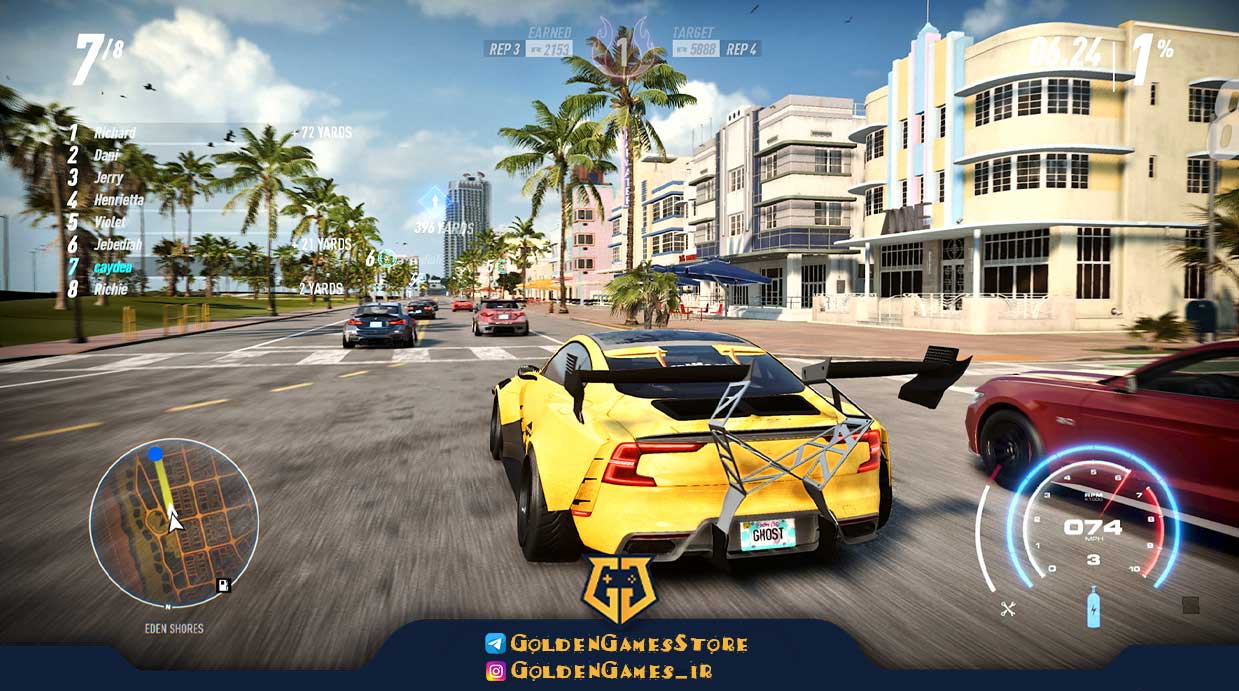This screenshot has height=691, width=1239.
Task: Open the GoldenGamesStore Telegram link
Action: (x=616, y=643)
